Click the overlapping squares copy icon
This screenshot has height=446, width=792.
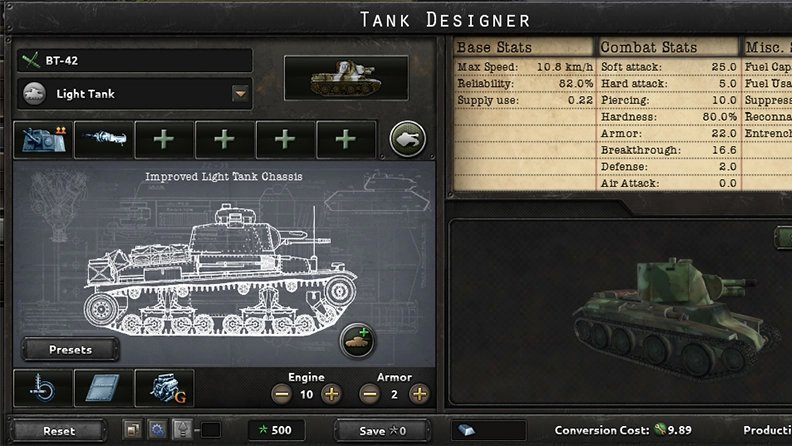132,430
